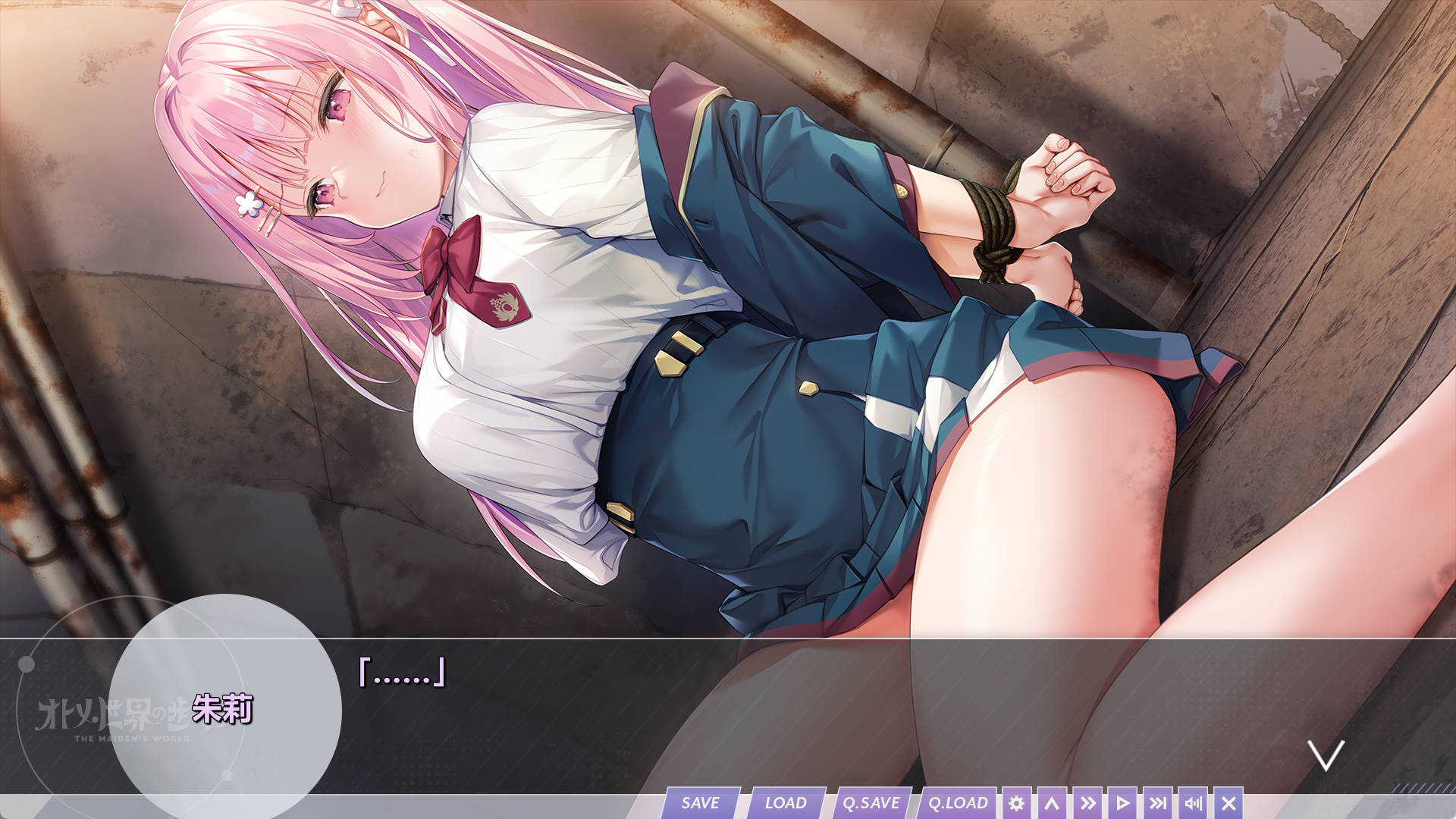Open the settings with the gear icon
The image size is (1456, 819).
coord(1018,802)
